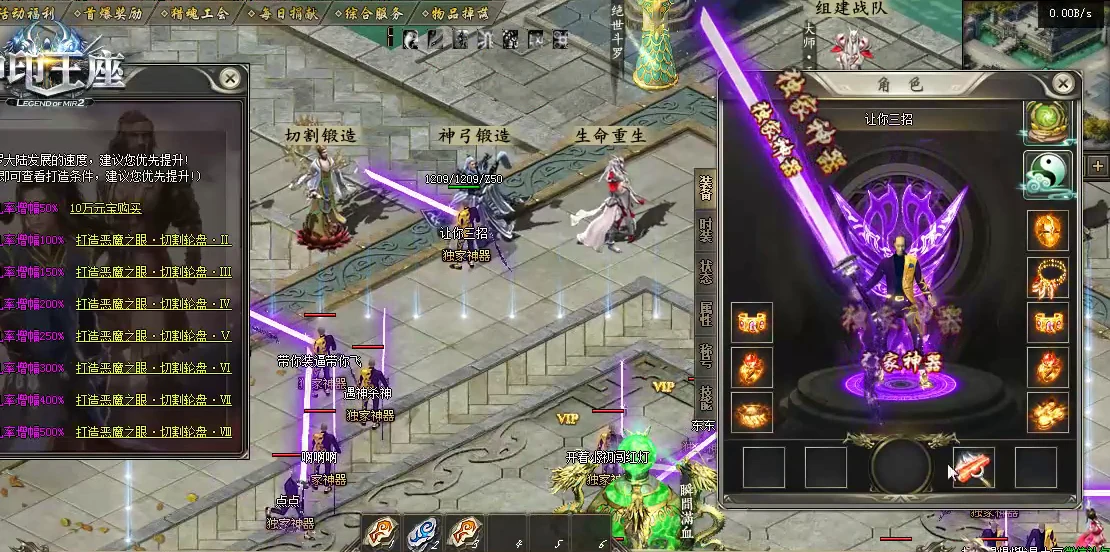Select the green orb equipment slot
The image size is (1110, 552).
pyautogui.click(x=1048, y=122)
